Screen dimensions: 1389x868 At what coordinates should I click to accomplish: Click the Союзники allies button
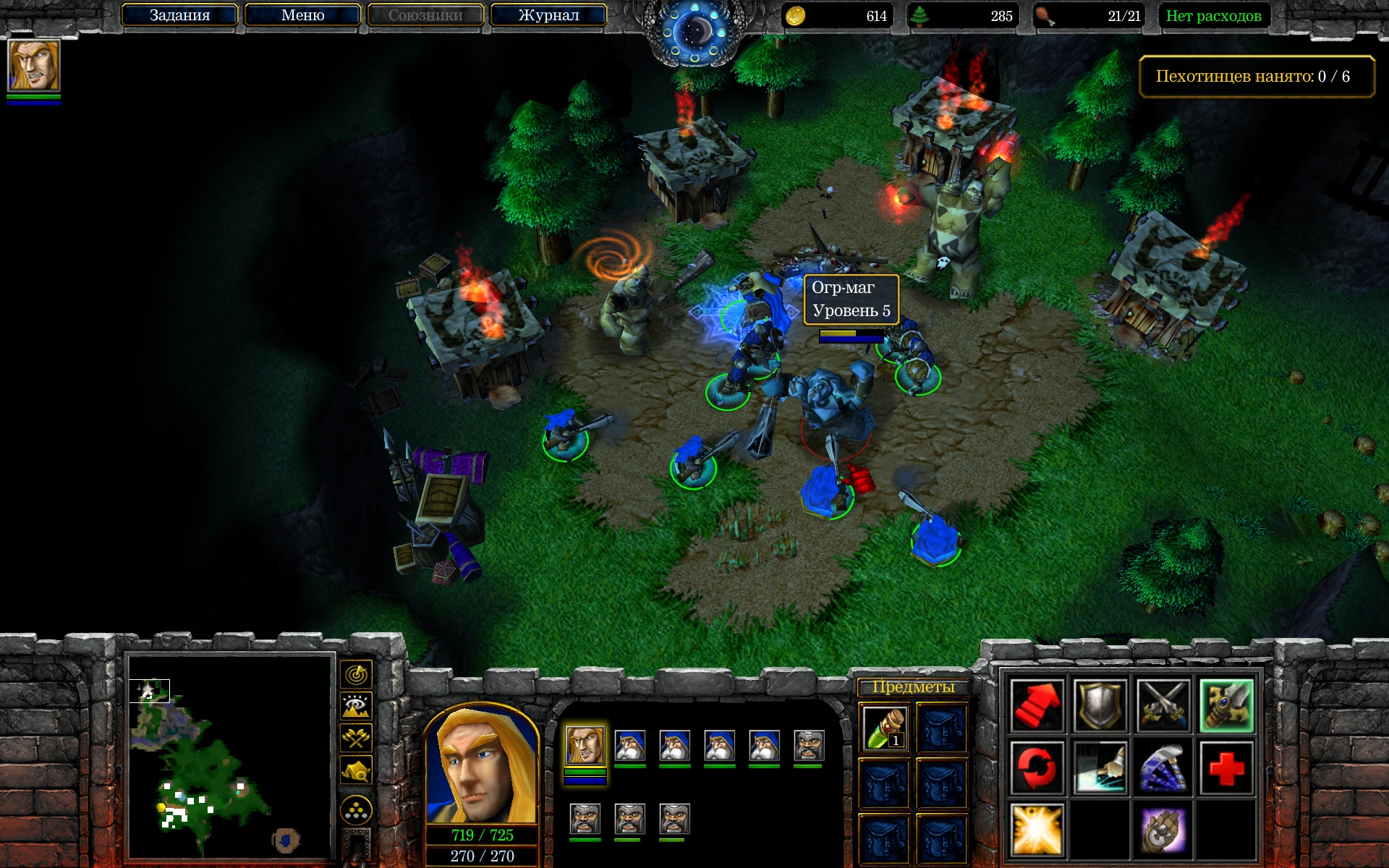tap(425, 14)
